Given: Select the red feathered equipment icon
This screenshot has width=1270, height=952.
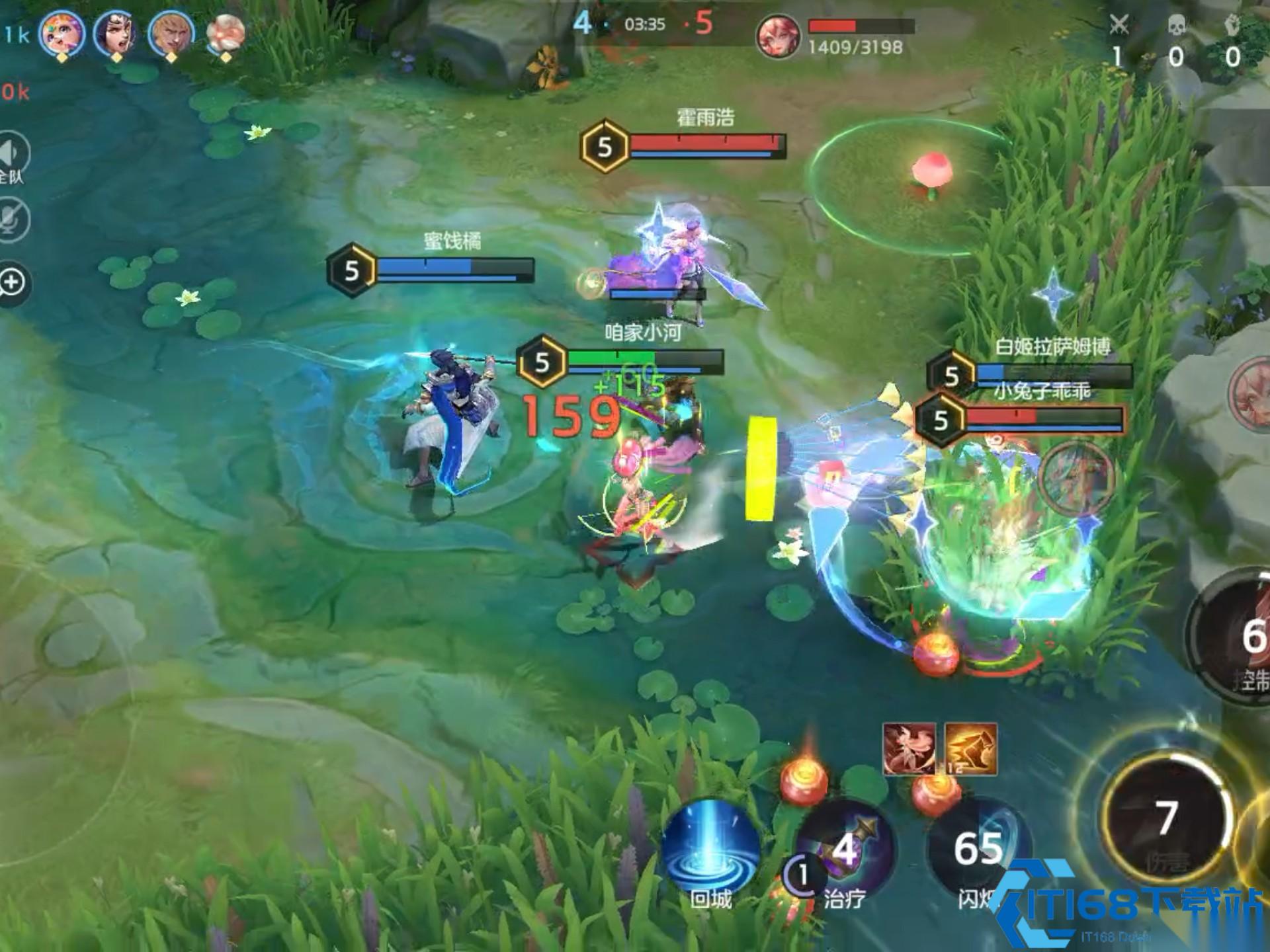Looking at the screenshot, I should (x=909, y=749).
